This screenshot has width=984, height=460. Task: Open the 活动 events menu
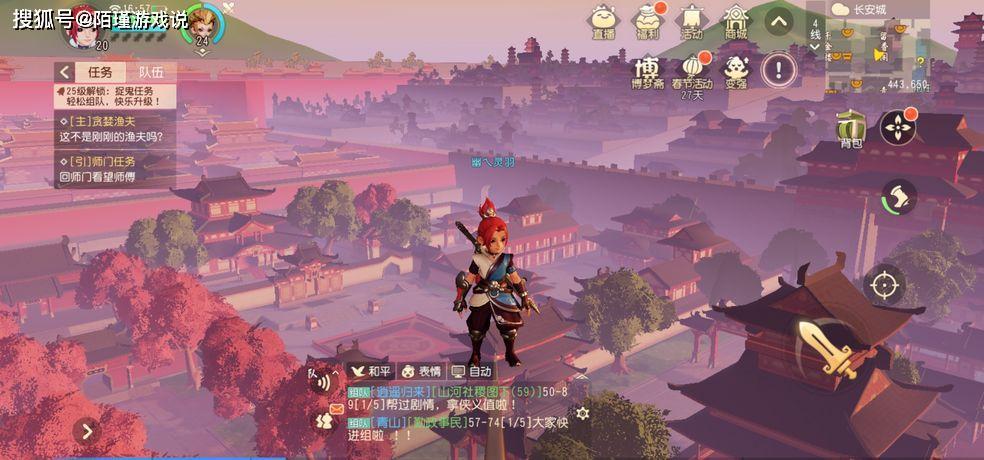tap(691, 20)
